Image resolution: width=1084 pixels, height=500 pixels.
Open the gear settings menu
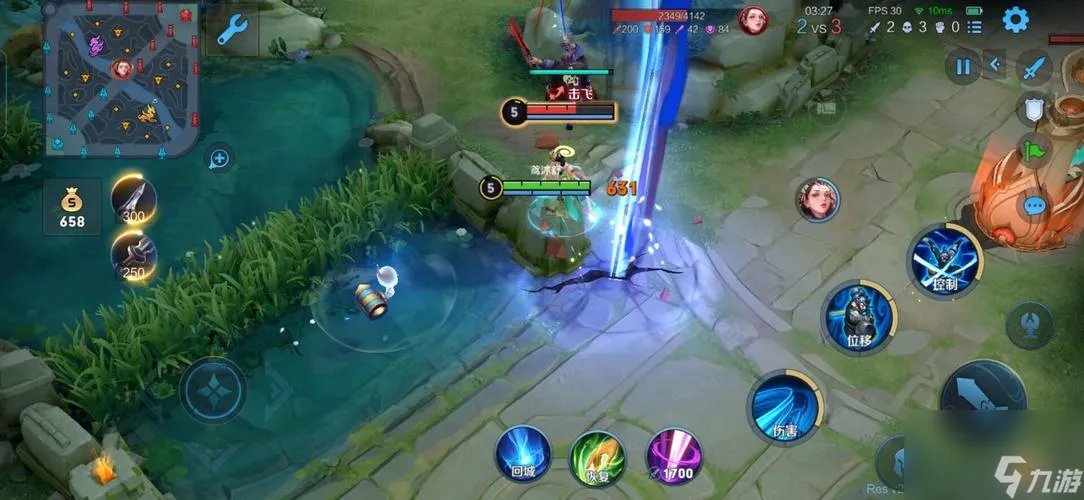[x=1015, y=20]
